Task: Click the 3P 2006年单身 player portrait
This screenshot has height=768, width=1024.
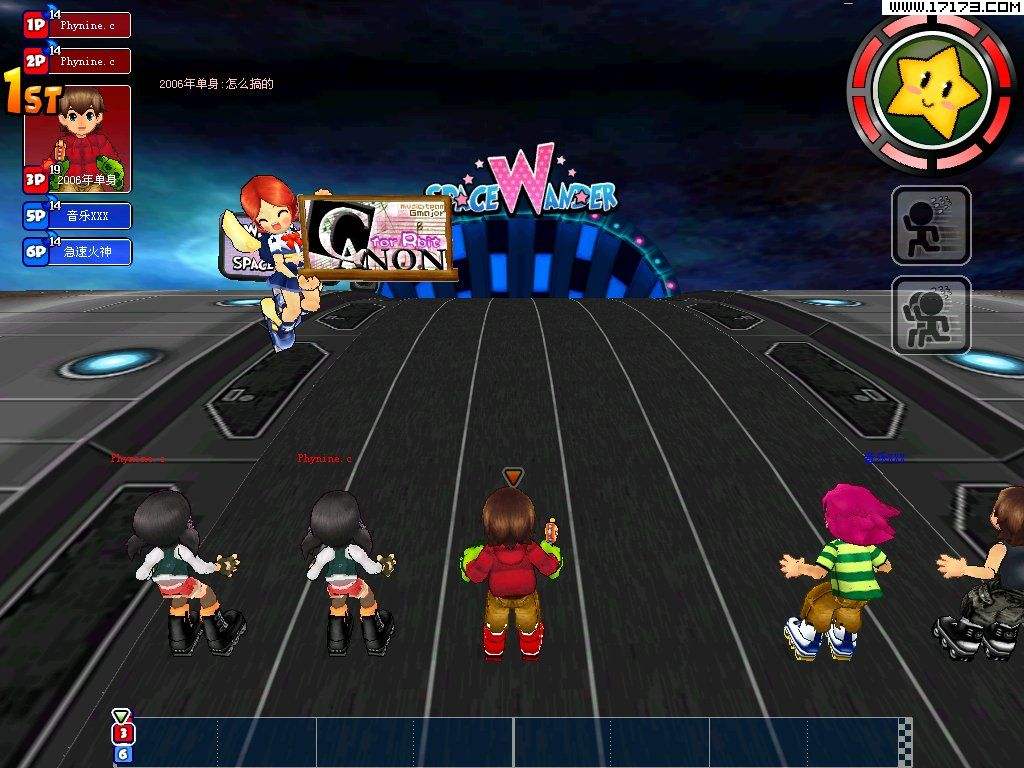Action: pyautogui.click(x=79, y=138)
